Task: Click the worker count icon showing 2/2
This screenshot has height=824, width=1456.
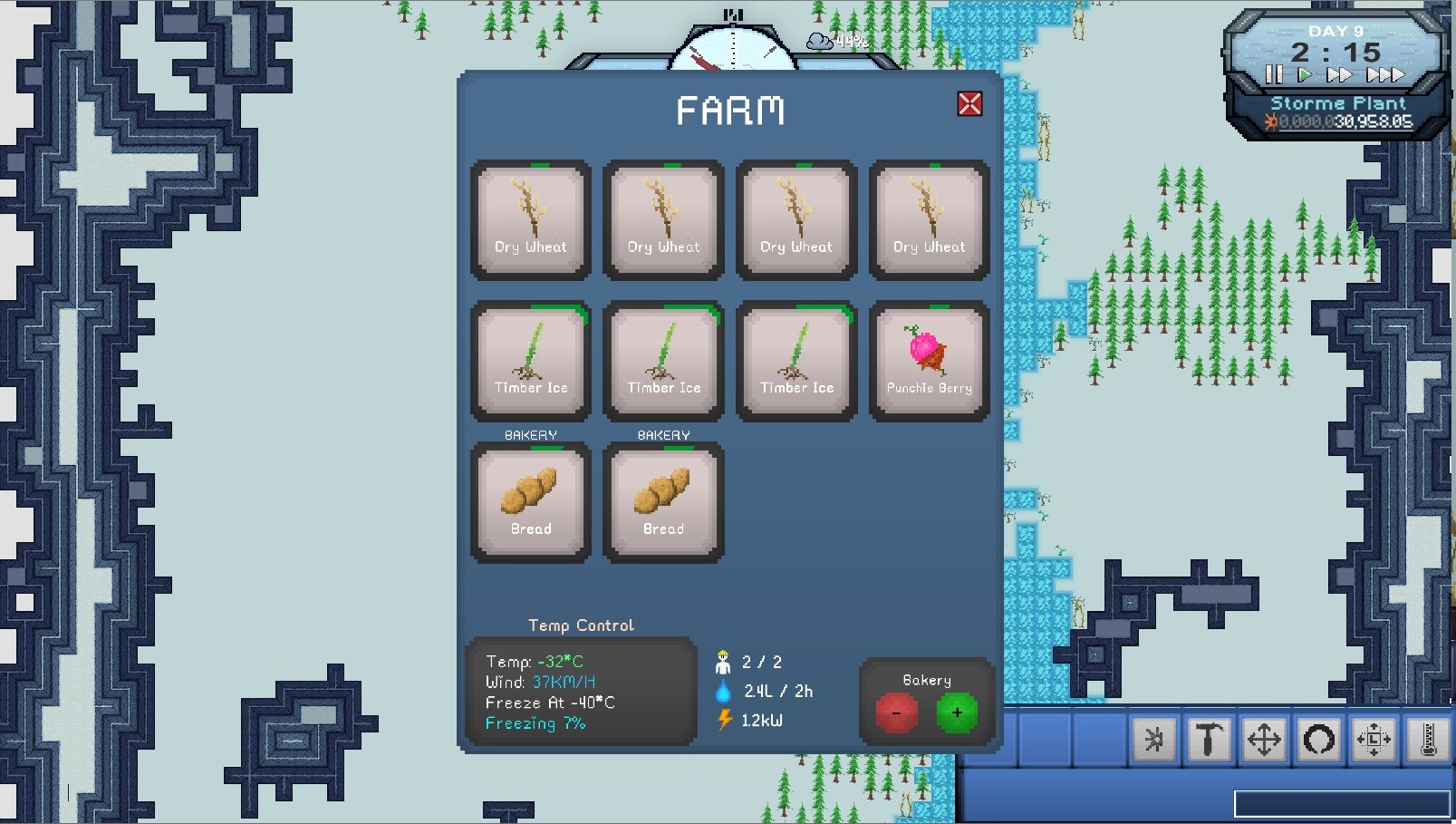Action: 722,662
